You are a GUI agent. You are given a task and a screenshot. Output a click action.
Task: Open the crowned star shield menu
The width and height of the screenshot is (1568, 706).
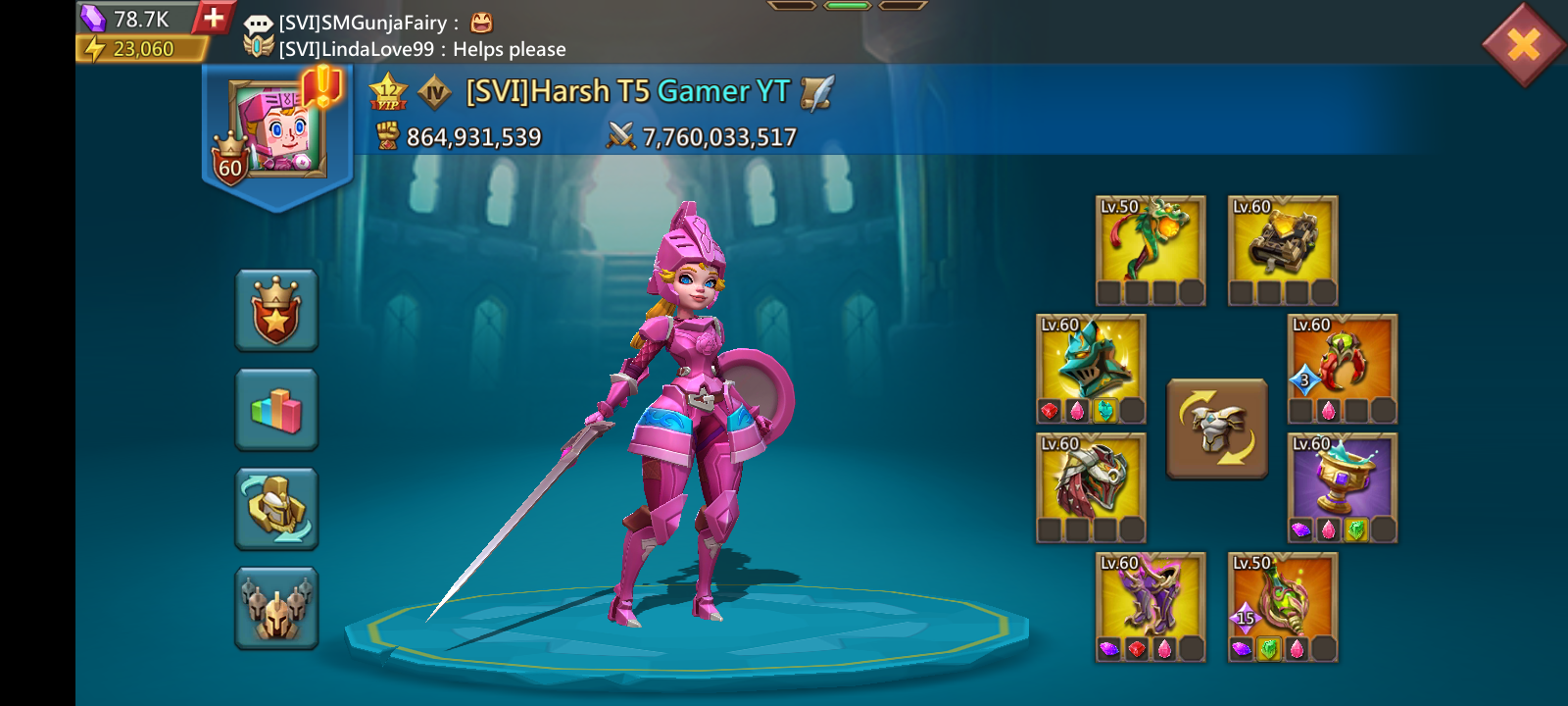tap(276, 310)
